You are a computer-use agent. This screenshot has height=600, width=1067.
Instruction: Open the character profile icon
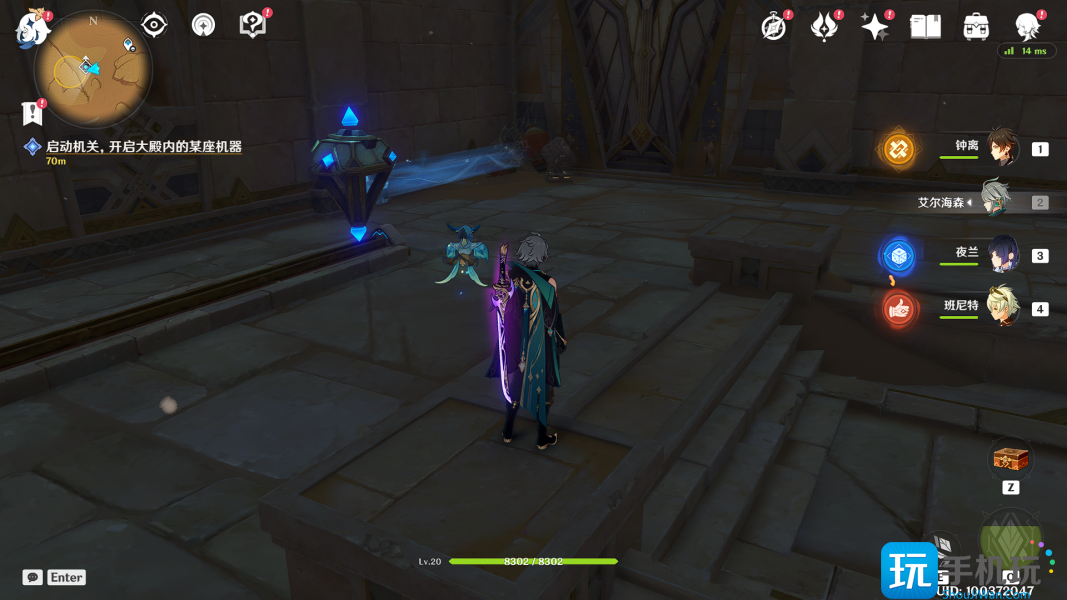(x=1027, y=27)
